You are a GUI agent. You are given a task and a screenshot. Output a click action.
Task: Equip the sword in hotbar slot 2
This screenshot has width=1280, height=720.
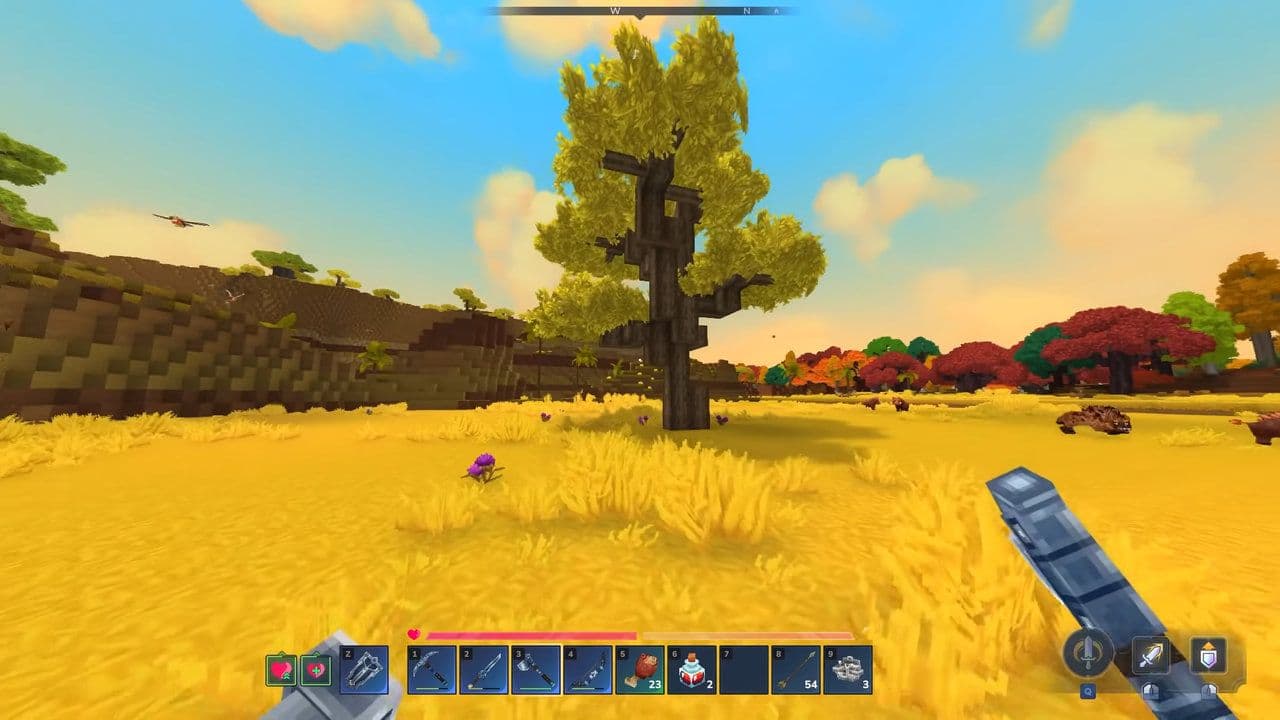[484, 670]
